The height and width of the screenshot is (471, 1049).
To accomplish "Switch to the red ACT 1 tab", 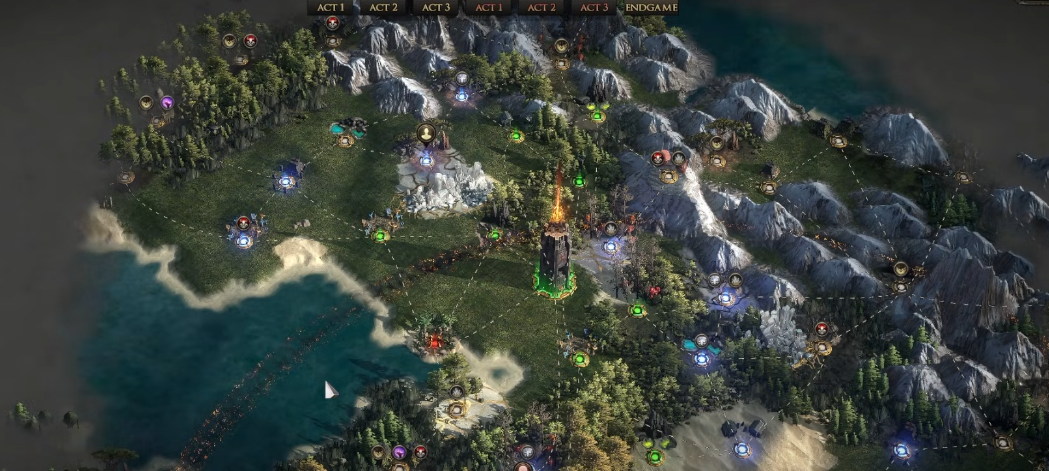I will [488, 7].
